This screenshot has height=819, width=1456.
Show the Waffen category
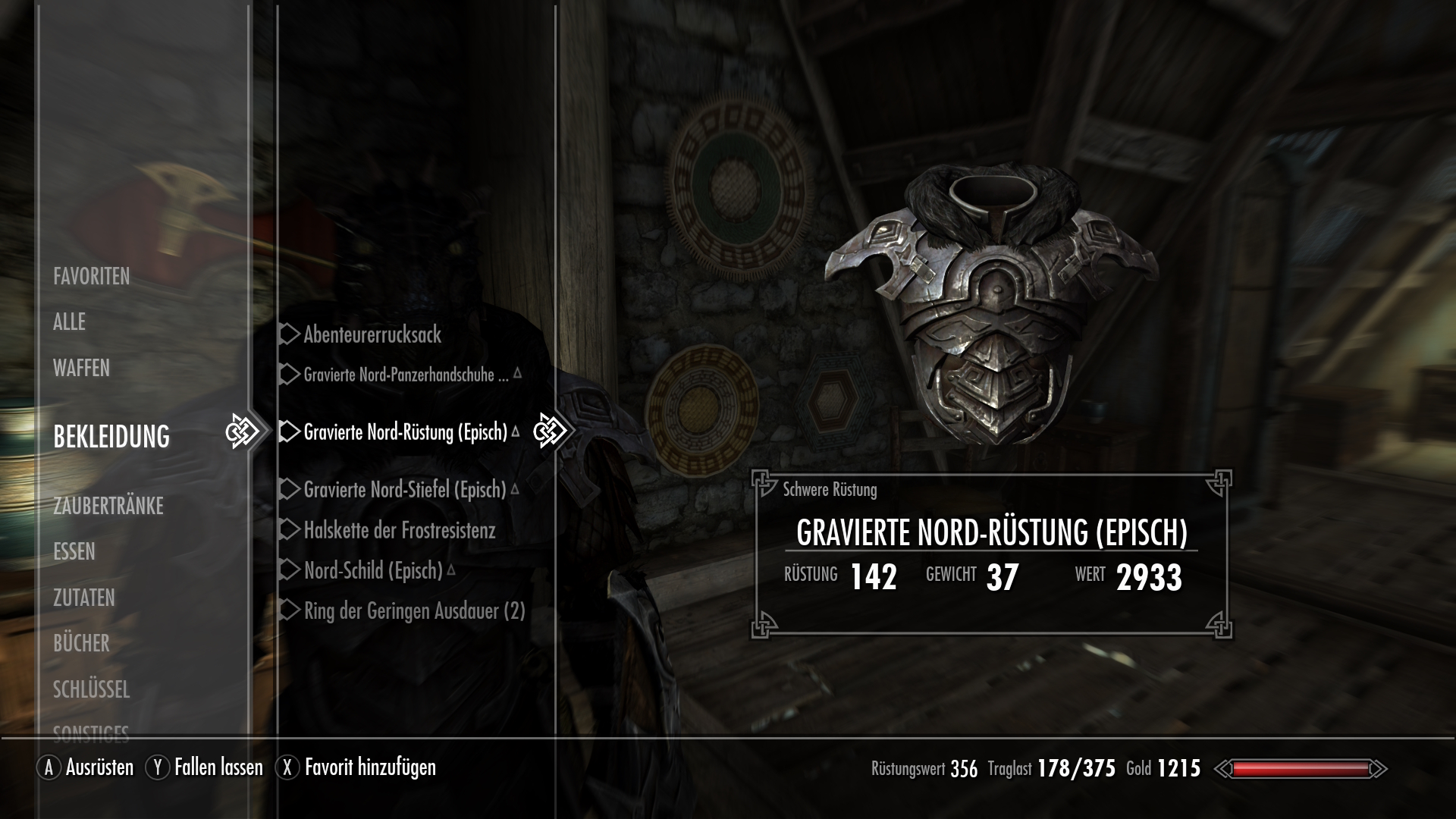[x=81, y=368]
